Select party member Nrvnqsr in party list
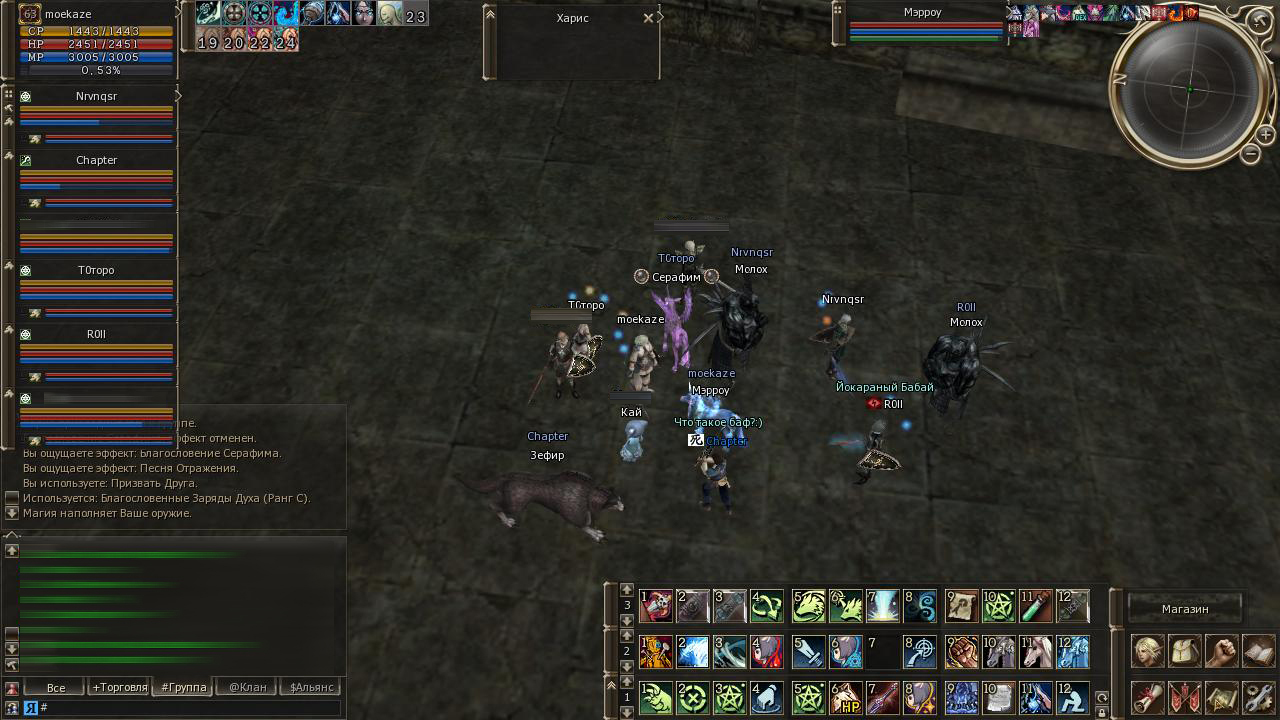 pyautogui.click(x=96, y=97)
